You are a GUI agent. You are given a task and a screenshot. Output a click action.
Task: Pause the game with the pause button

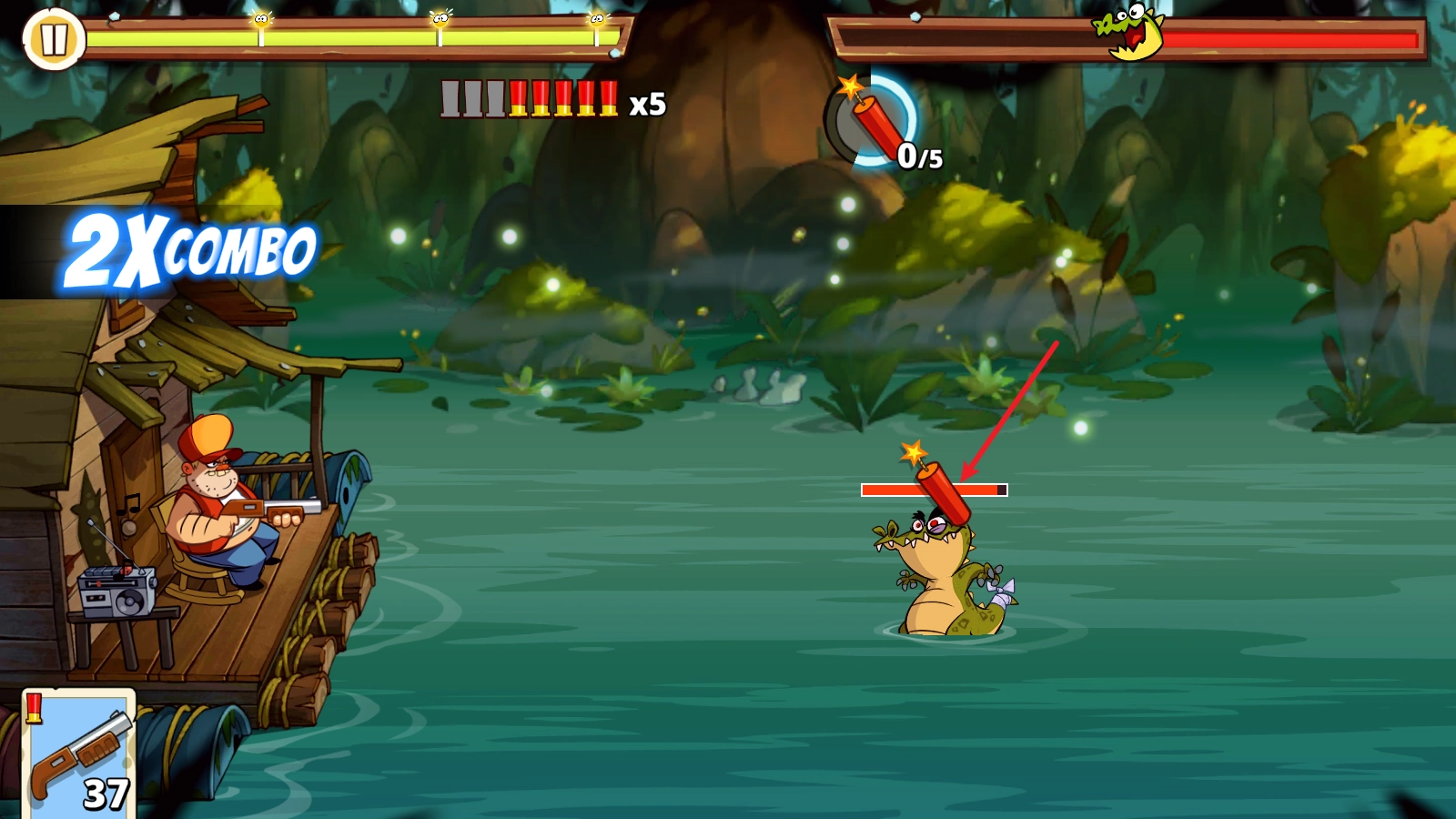[x=54, y=39]
